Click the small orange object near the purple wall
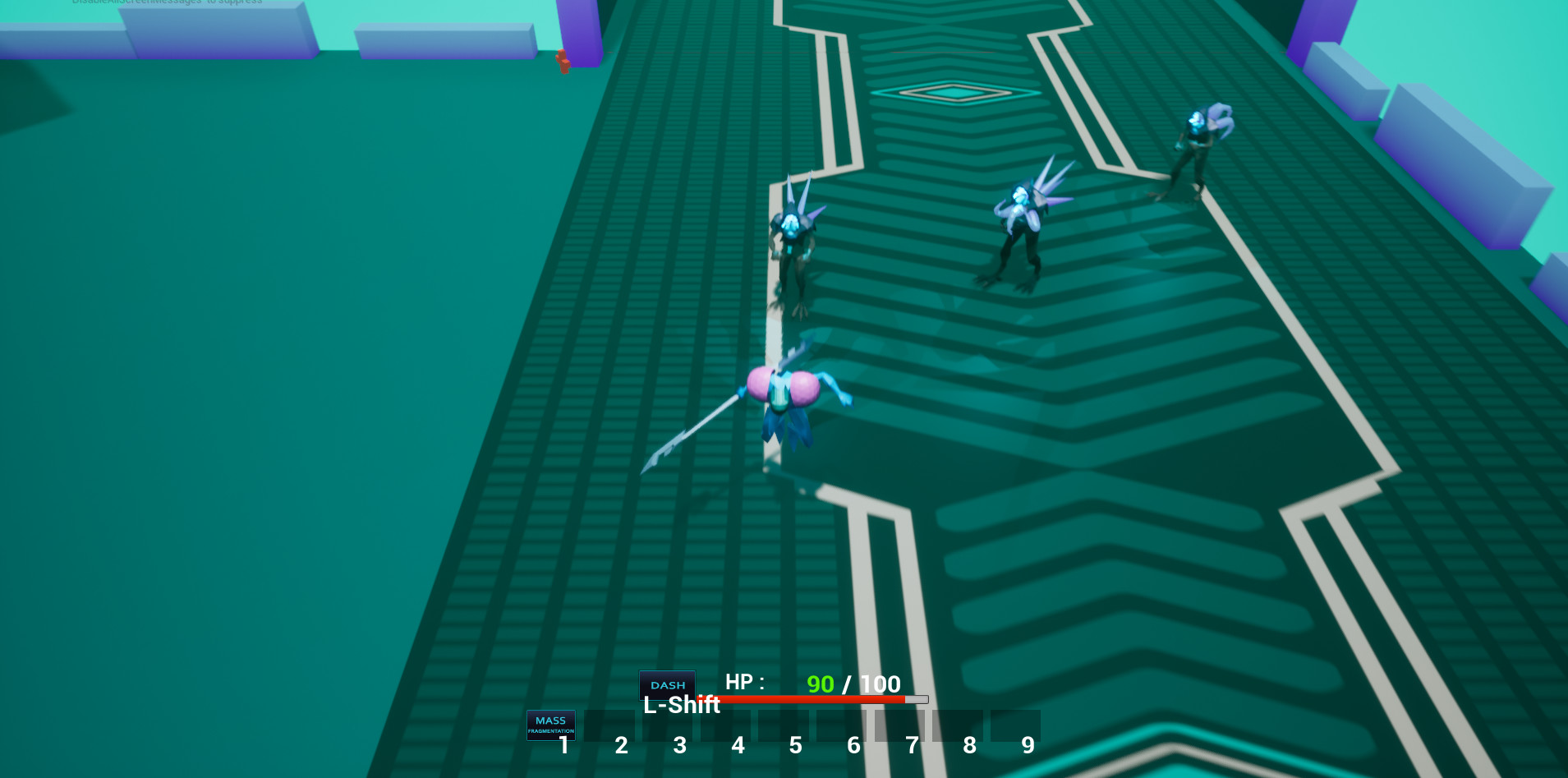This screenshot has height=778, width=1568. (563, 62)
